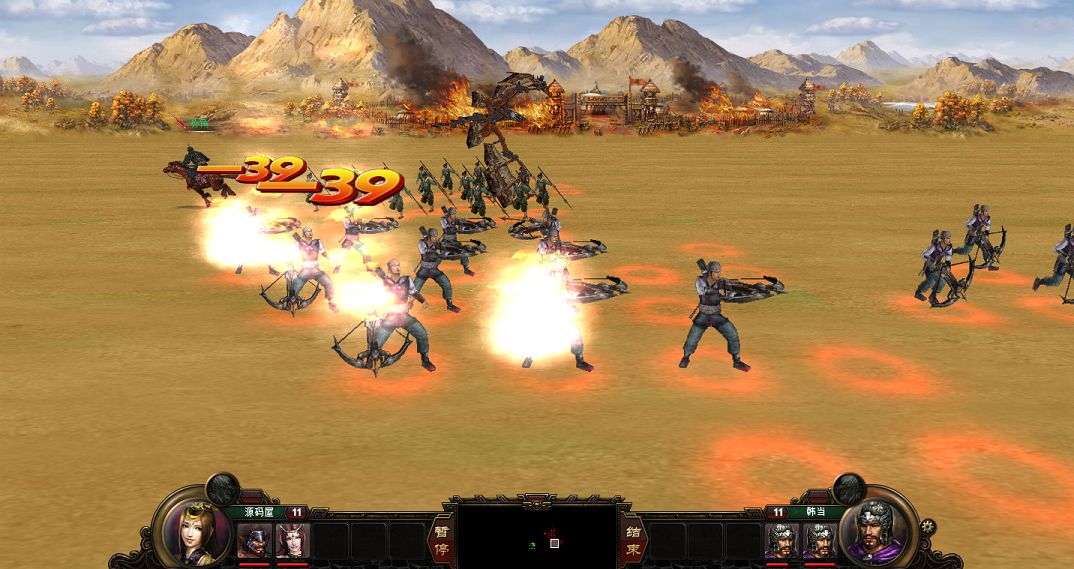
Task: Open settings with the gear icon
Action: tap(927, 526)
